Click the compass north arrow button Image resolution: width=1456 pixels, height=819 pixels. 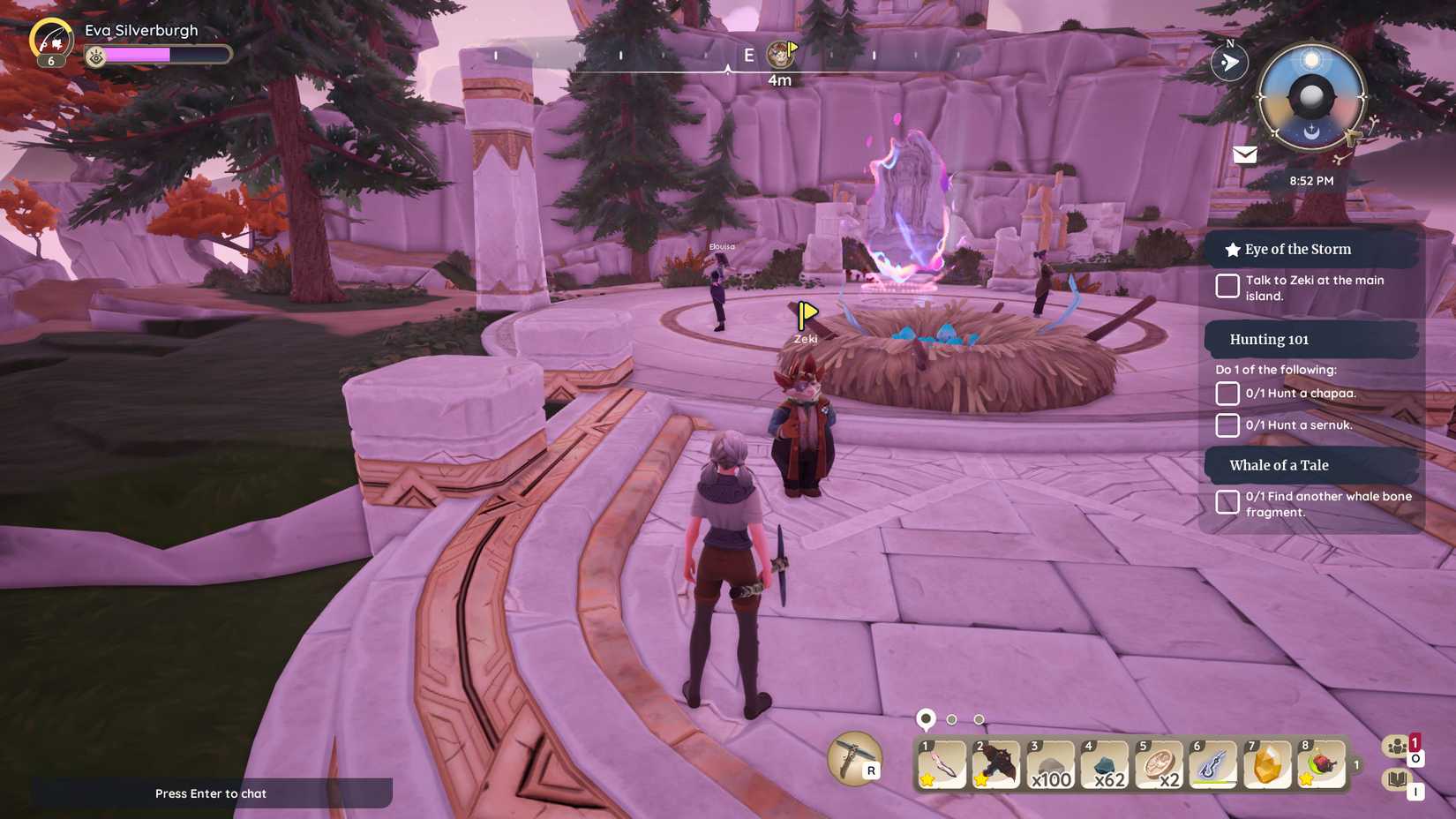1229,62
